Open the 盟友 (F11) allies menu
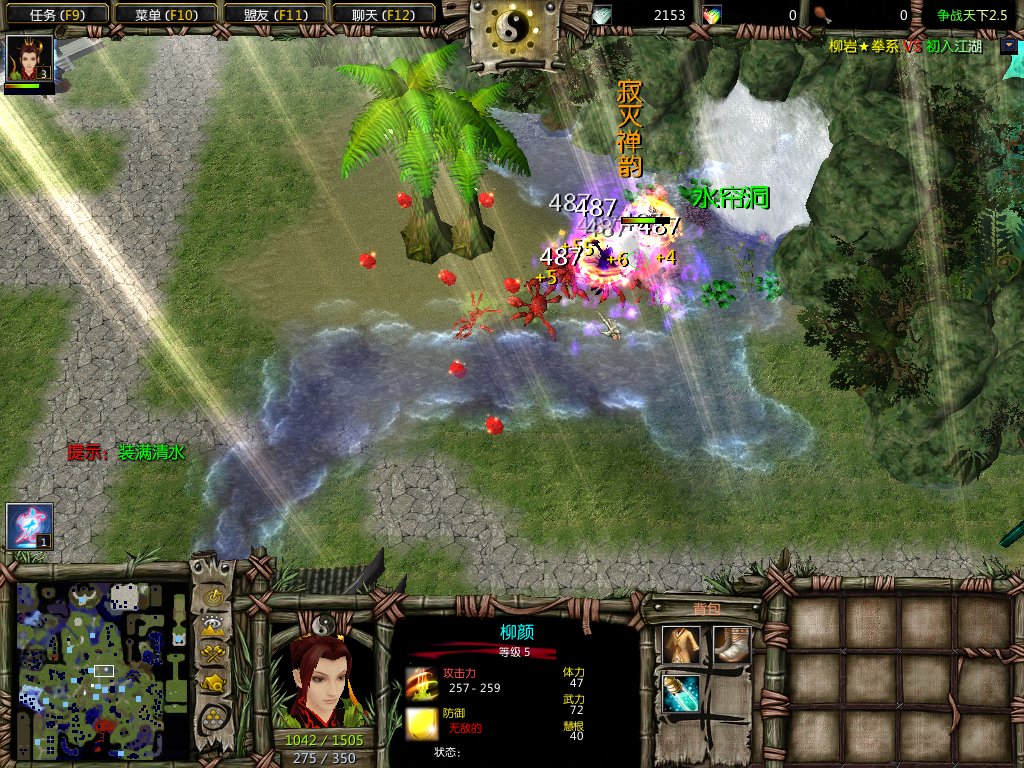1024x768 pixels. pyautogui.click(x=271, y=14)
